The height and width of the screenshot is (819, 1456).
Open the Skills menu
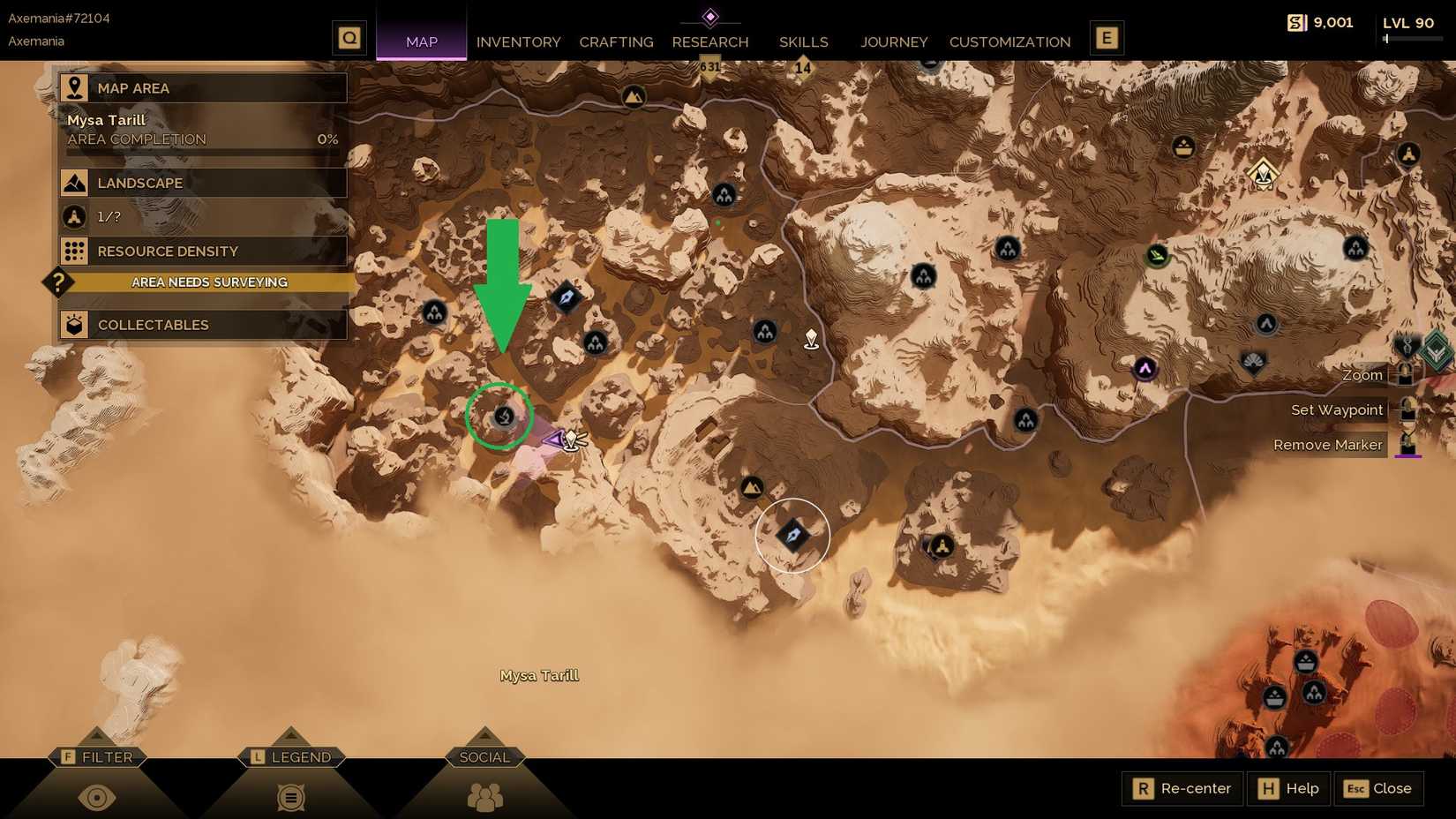click(802, 41)
